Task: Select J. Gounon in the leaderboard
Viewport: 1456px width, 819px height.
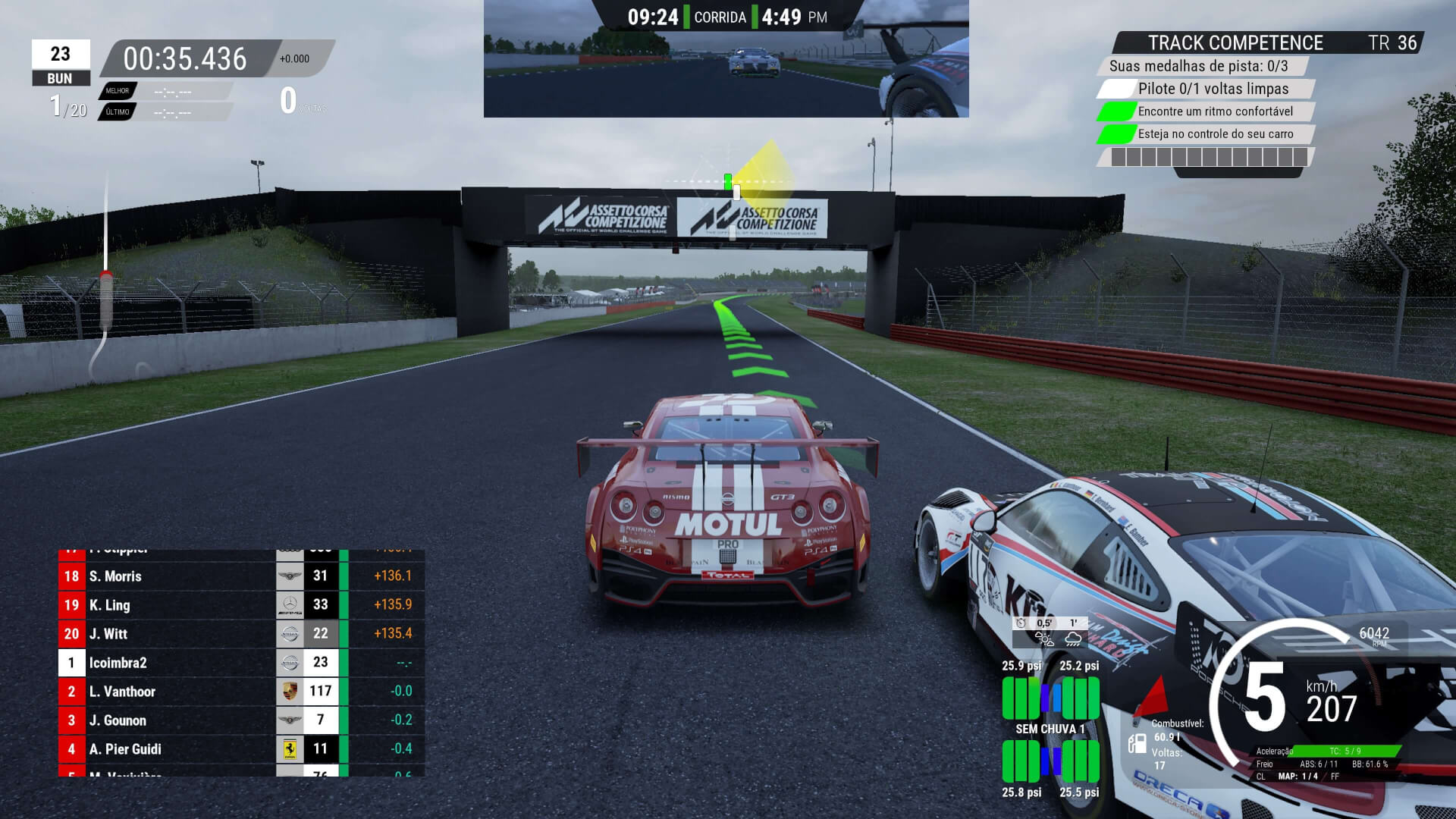Action: click(241, 720)
